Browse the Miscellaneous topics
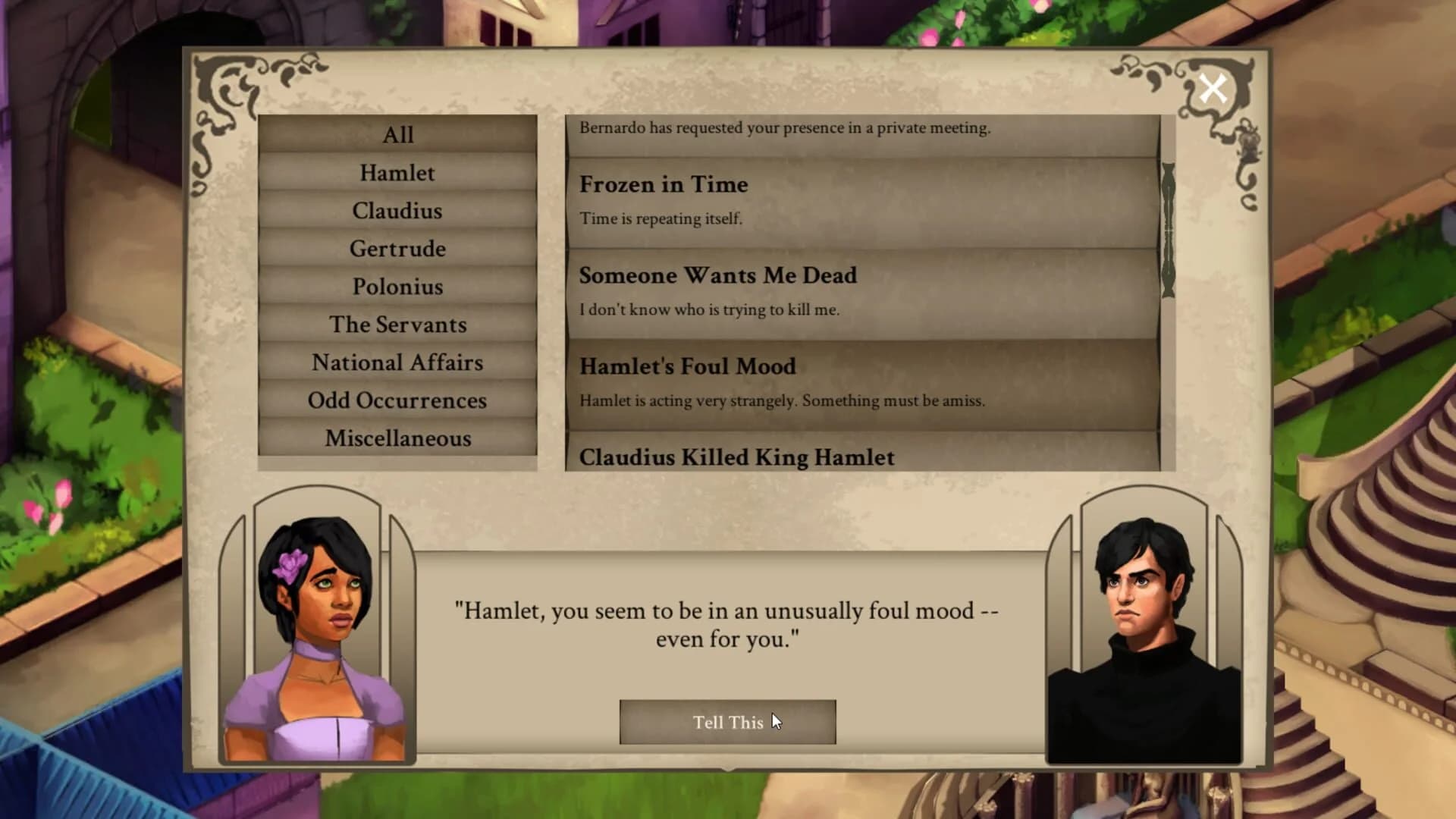 397,438
